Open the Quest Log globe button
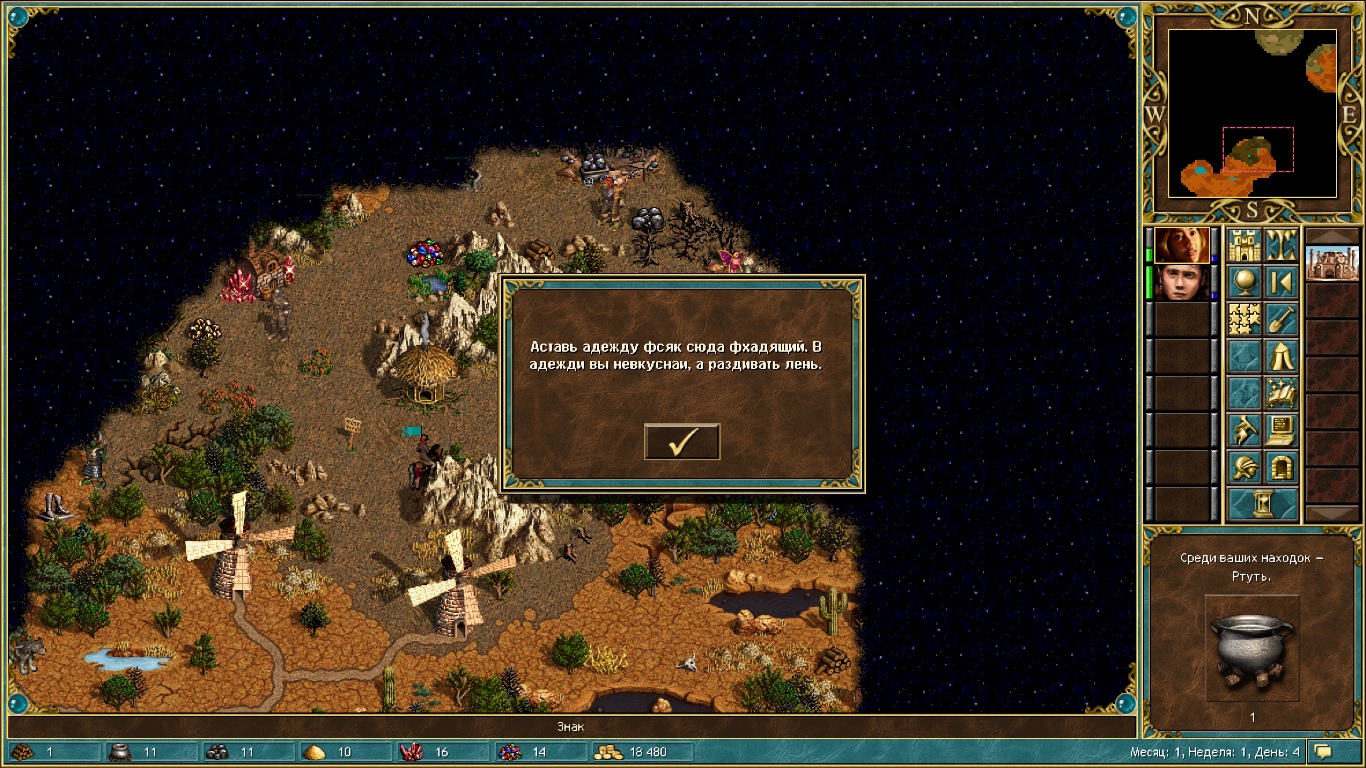 coord(1244,282)
